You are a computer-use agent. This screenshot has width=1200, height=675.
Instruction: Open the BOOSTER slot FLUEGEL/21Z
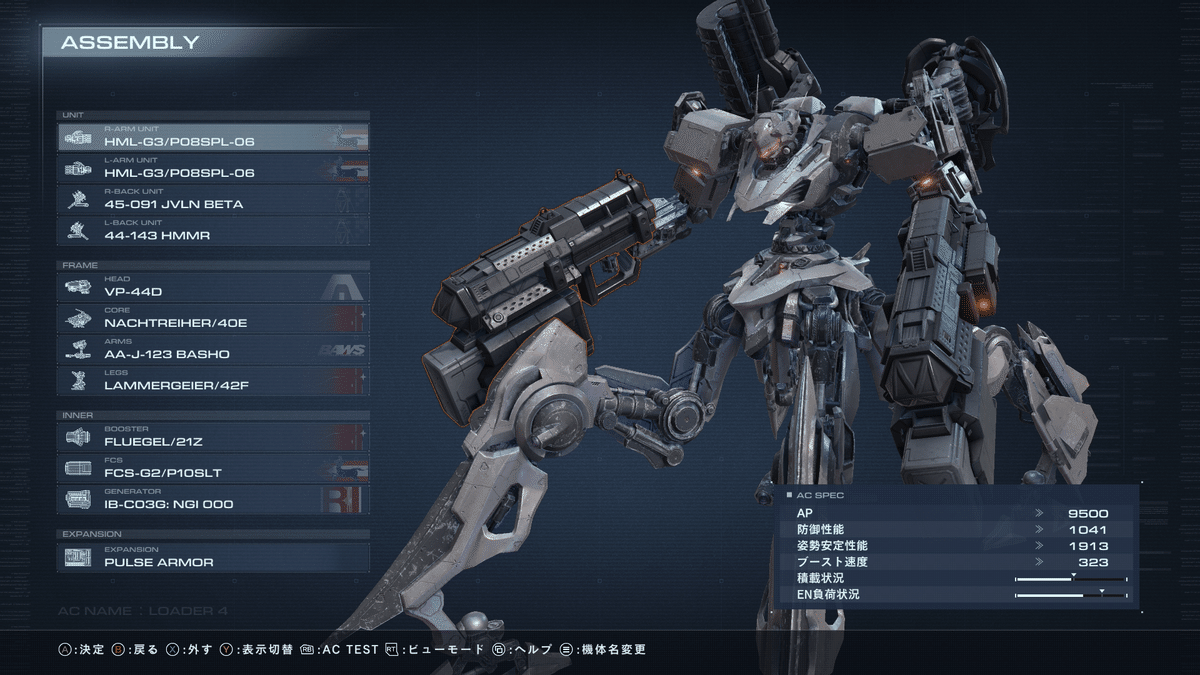pos(213,437)
